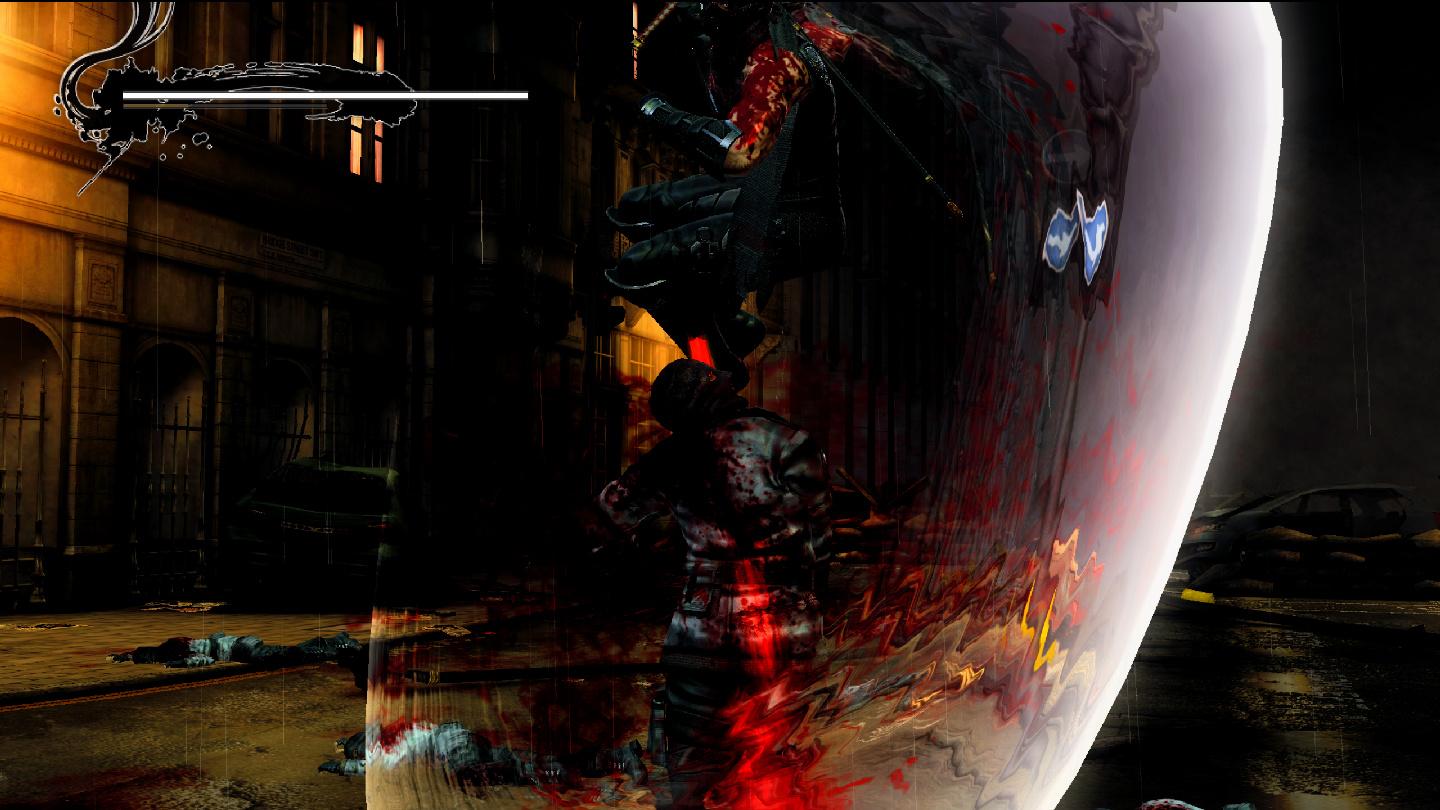This screenshot has height=810, width=1440.
Task: Select the strap buckle on Ryu's chest harness
Action: [x=703, y=240]
